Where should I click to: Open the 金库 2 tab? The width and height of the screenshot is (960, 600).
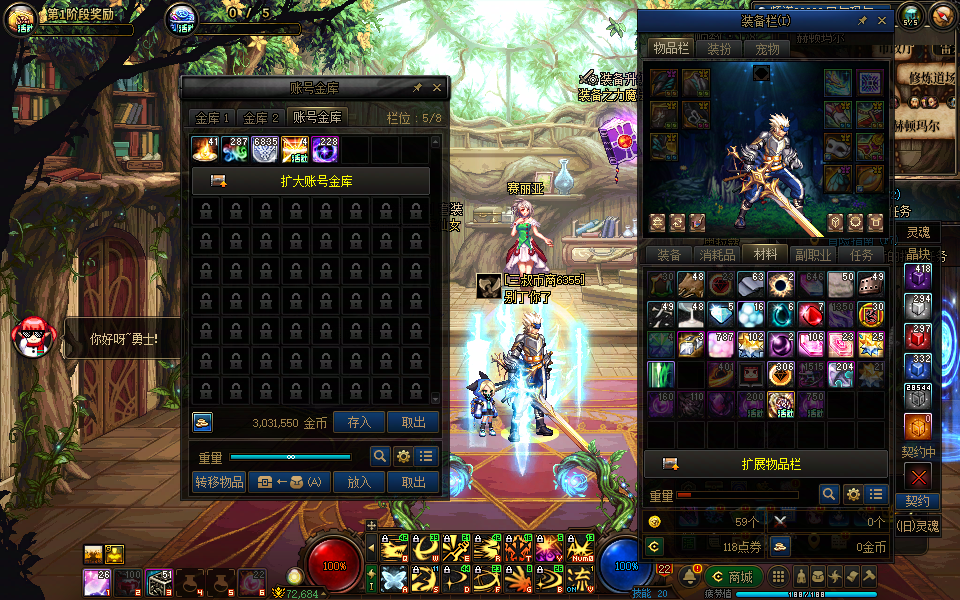pyautogui.click(x=262, y=118)
